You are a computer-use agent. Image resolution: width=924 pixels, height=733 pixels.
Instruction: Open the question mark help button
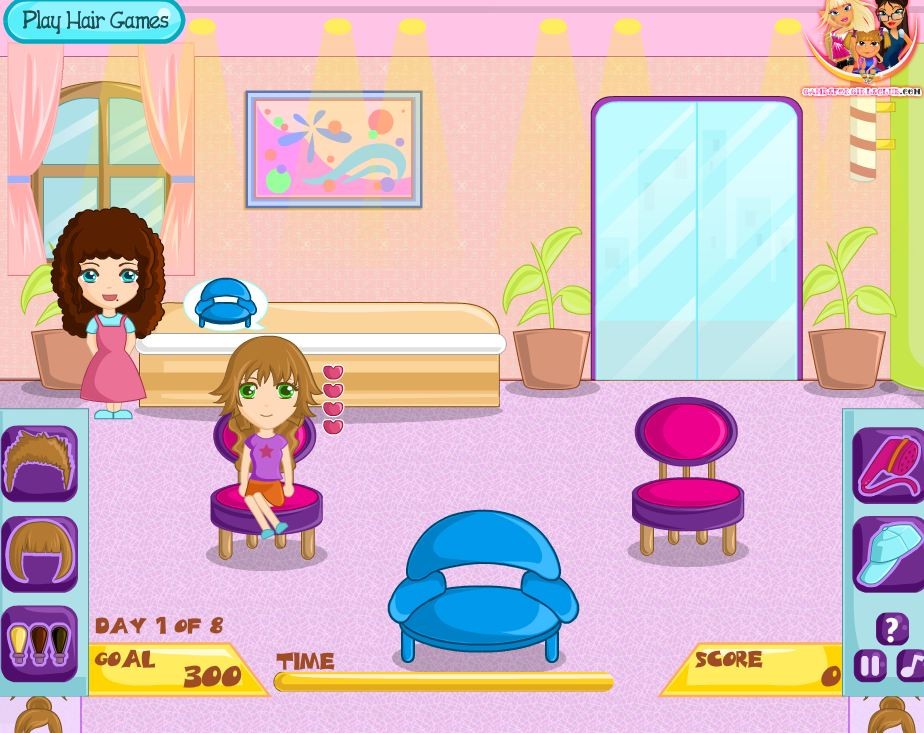pyautogui.click(x=891, y=629)
